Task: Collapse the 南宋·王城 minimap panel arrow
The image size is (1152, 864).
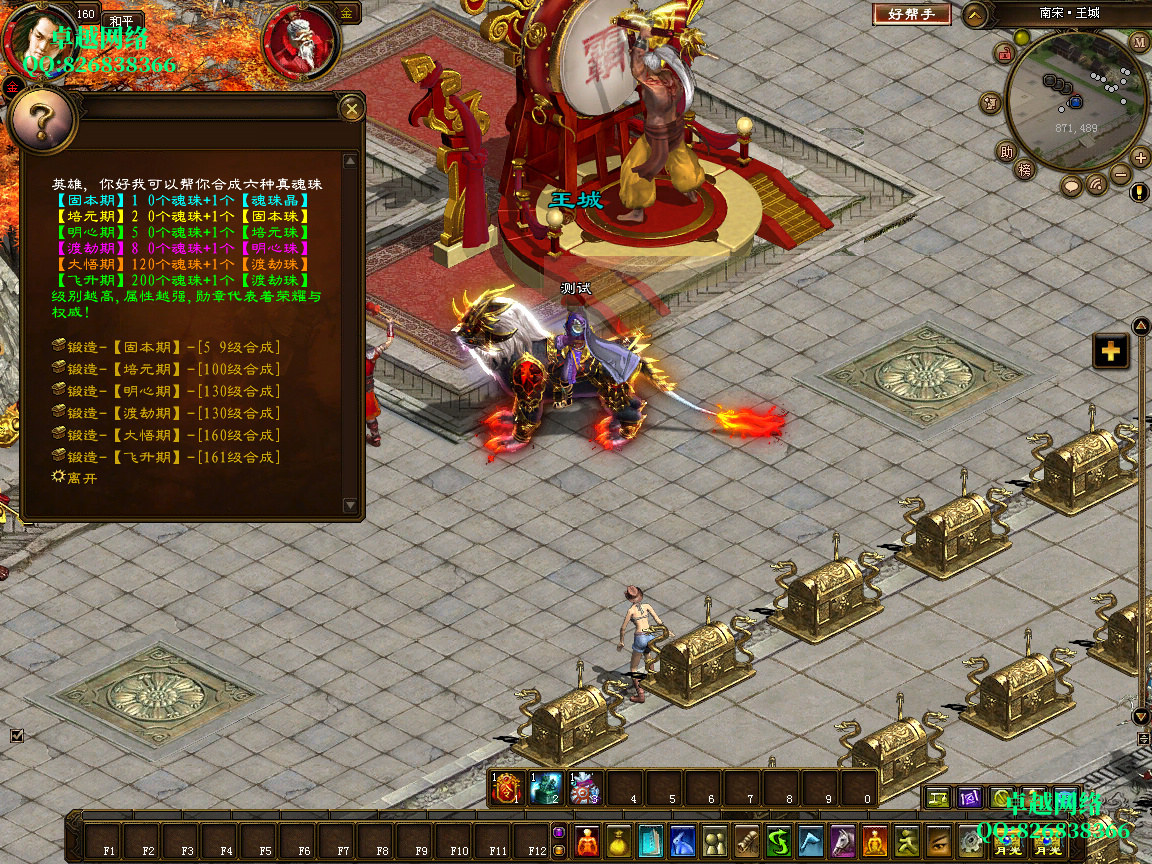Action: coord(976,14)
